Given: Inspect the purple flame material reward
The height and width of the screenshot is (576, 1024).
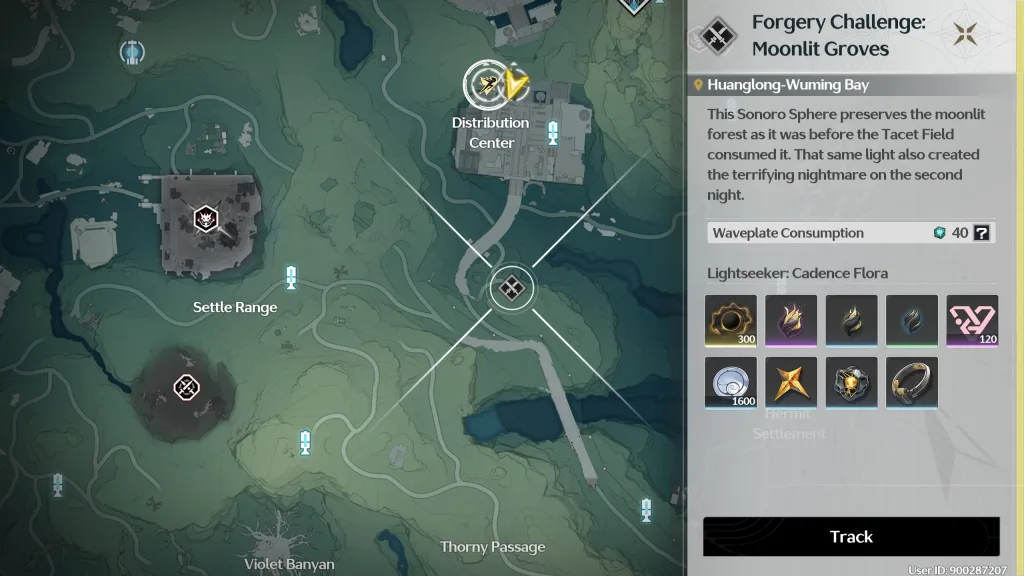Looking at the screenshot, I should tap(791, 321).
